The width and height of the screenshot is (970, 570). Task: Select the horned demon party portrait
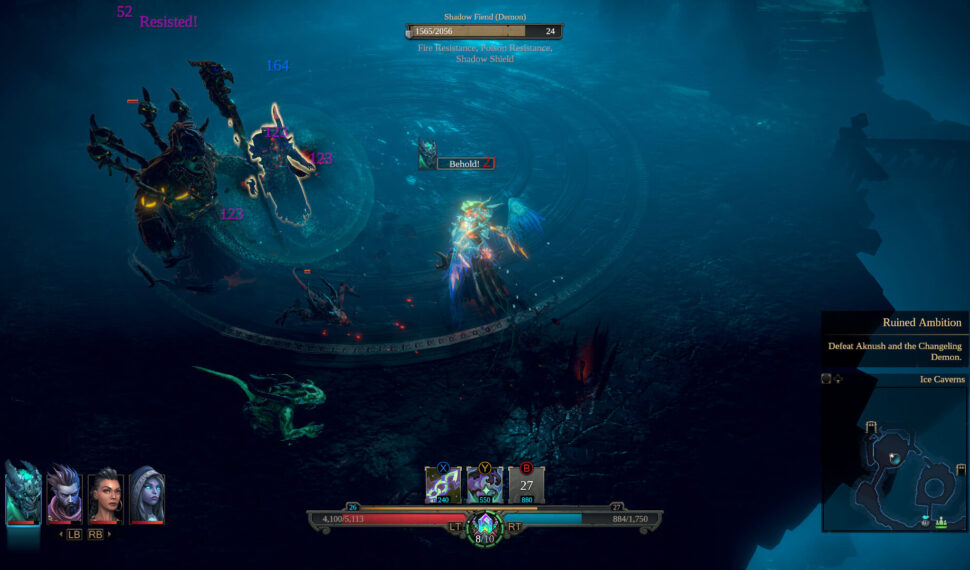[x=23, y=493]
